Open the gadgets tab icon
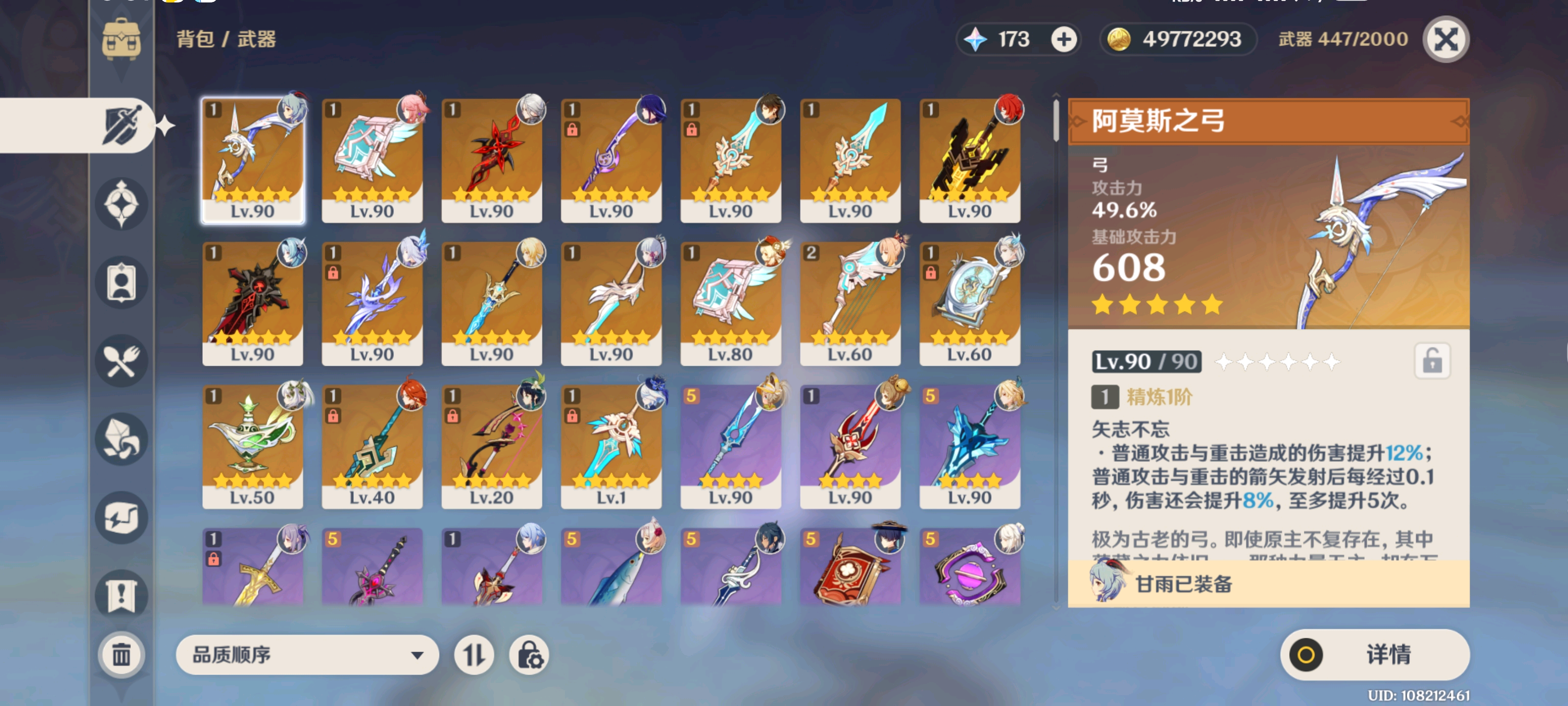Viewport: 1568px width, 706px height. (121, 518)
